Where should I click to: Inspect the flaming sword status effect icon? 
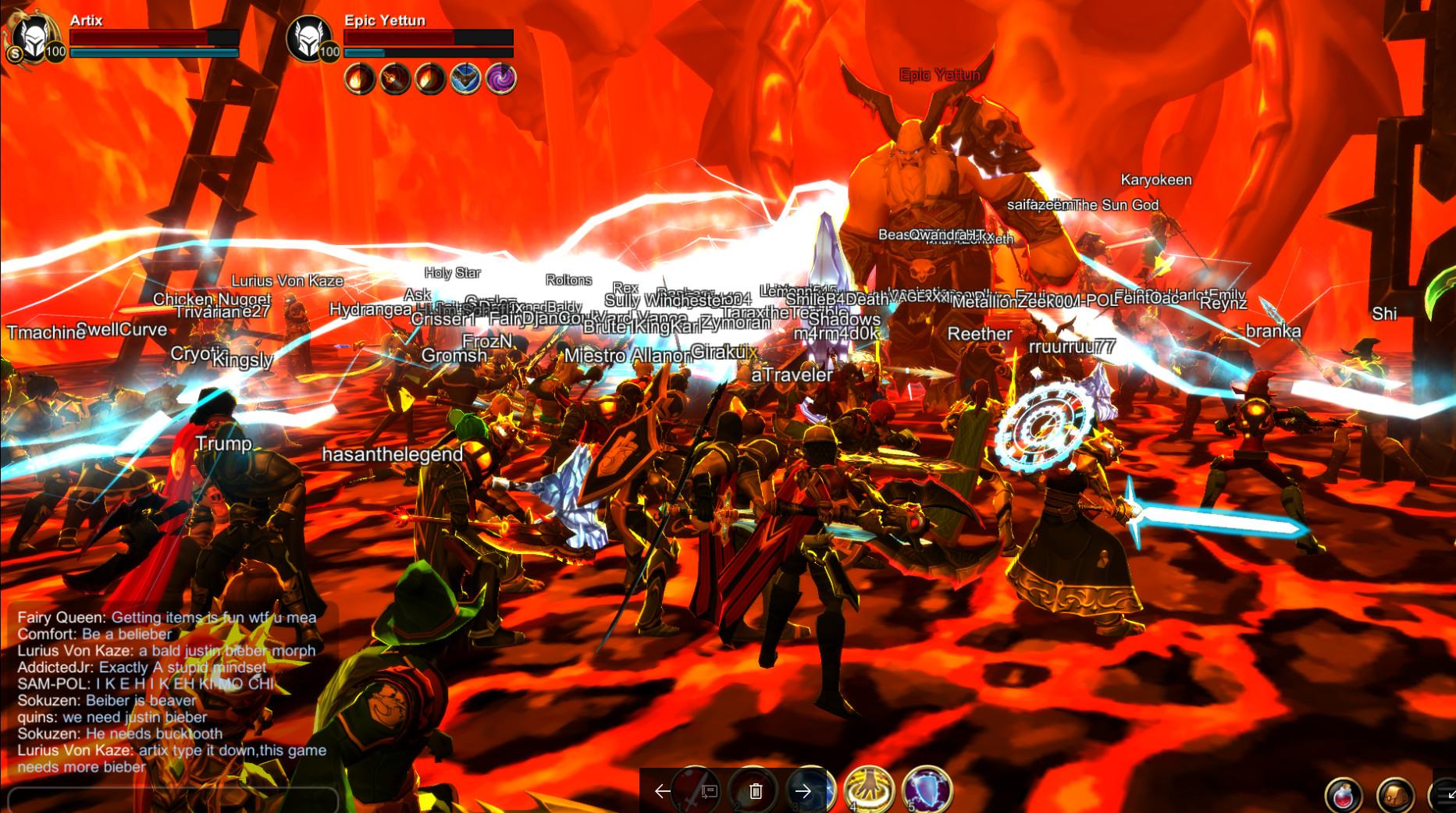395,80
